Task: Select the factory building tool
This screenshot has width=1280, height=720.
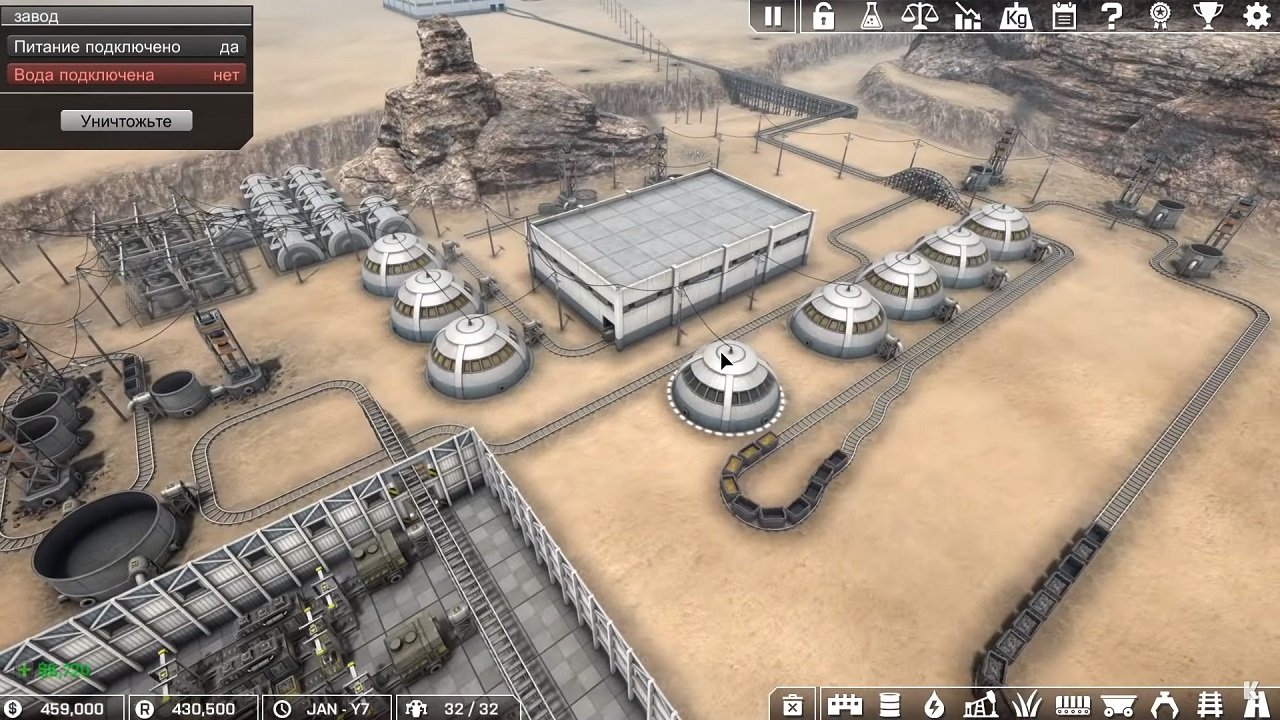Action: click(843, 706)
